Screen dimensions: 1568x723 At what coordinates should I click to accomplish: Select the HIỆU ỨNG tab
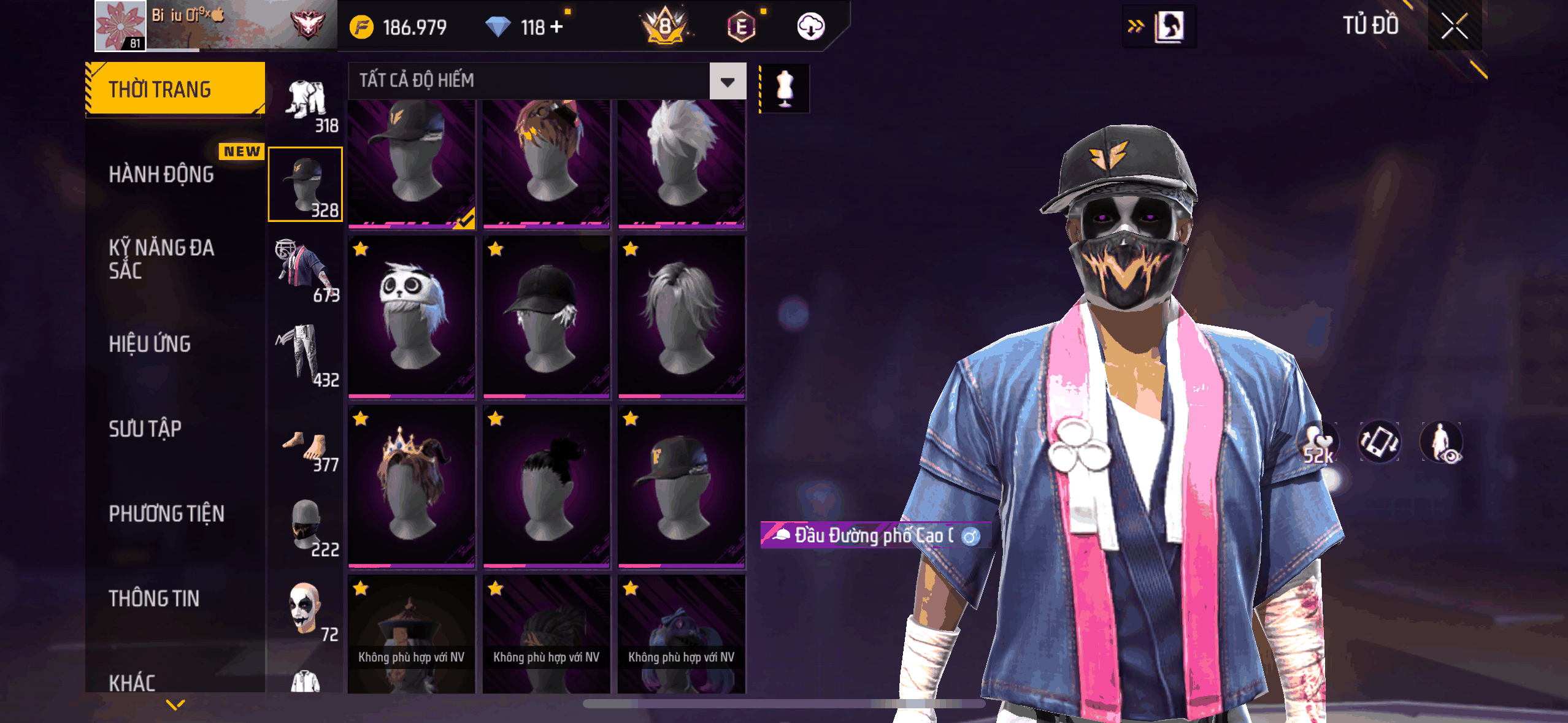(x=150, y=344)
